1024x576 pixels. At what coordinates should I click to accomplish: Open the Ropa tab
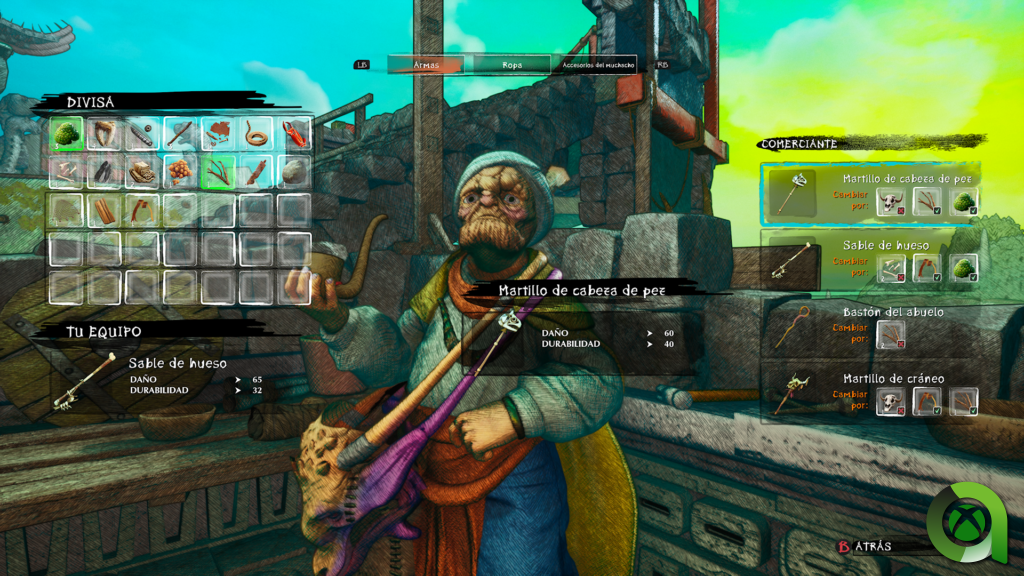pos(511,64)
